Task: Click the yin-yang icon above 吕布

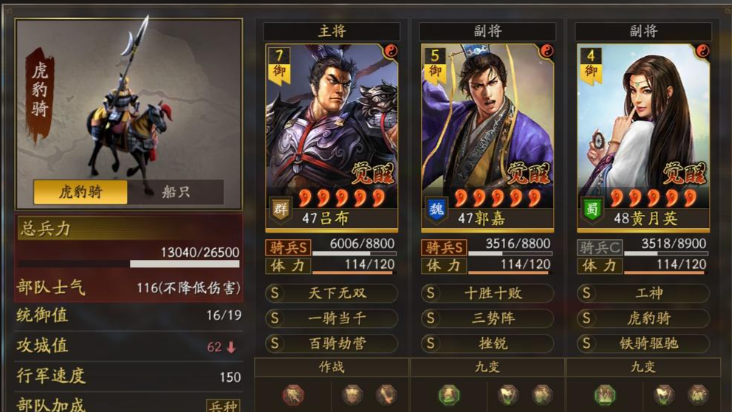Action: (391, 49)
